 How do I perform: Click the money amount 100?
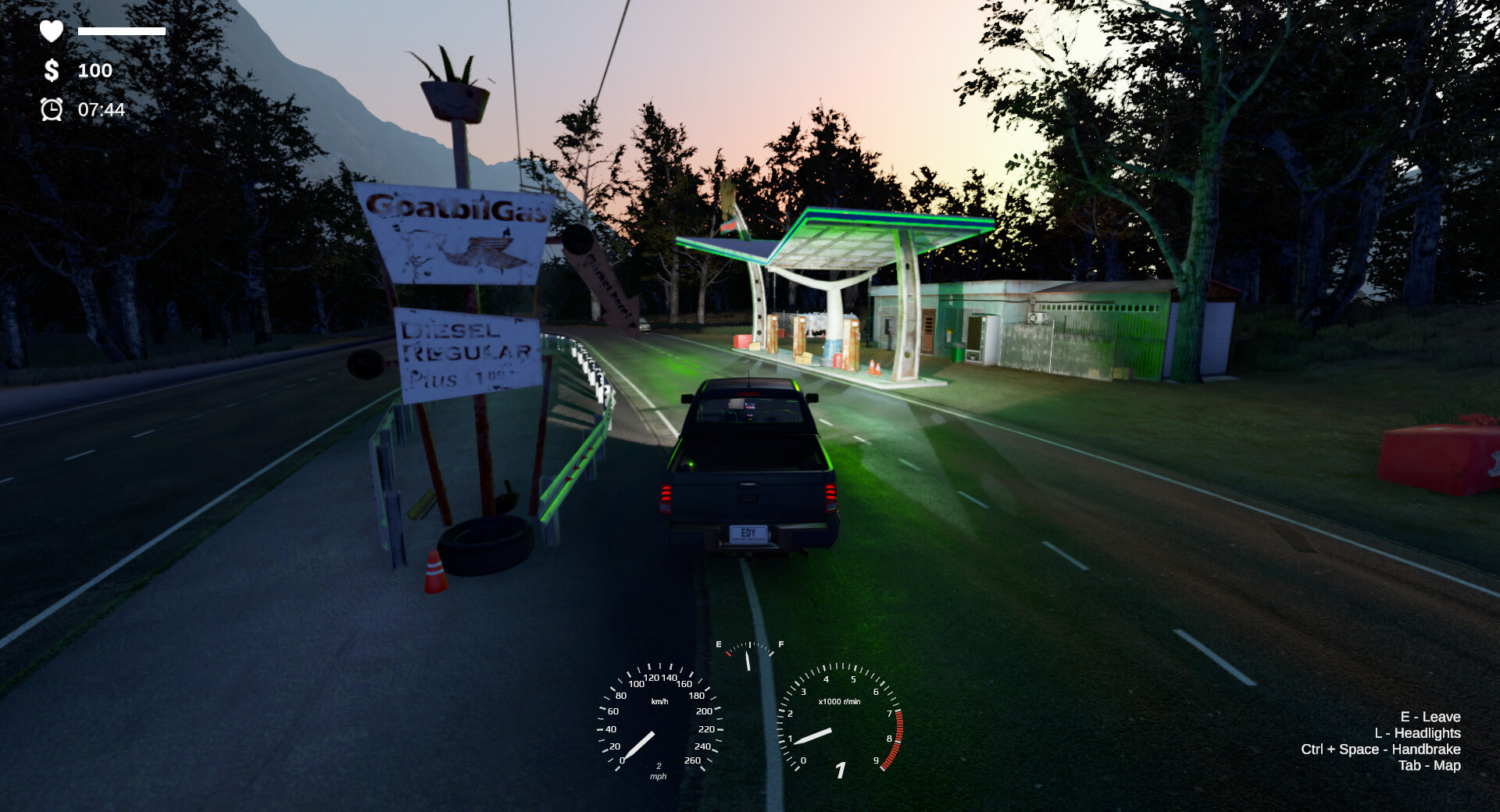(x=94, y=71)
